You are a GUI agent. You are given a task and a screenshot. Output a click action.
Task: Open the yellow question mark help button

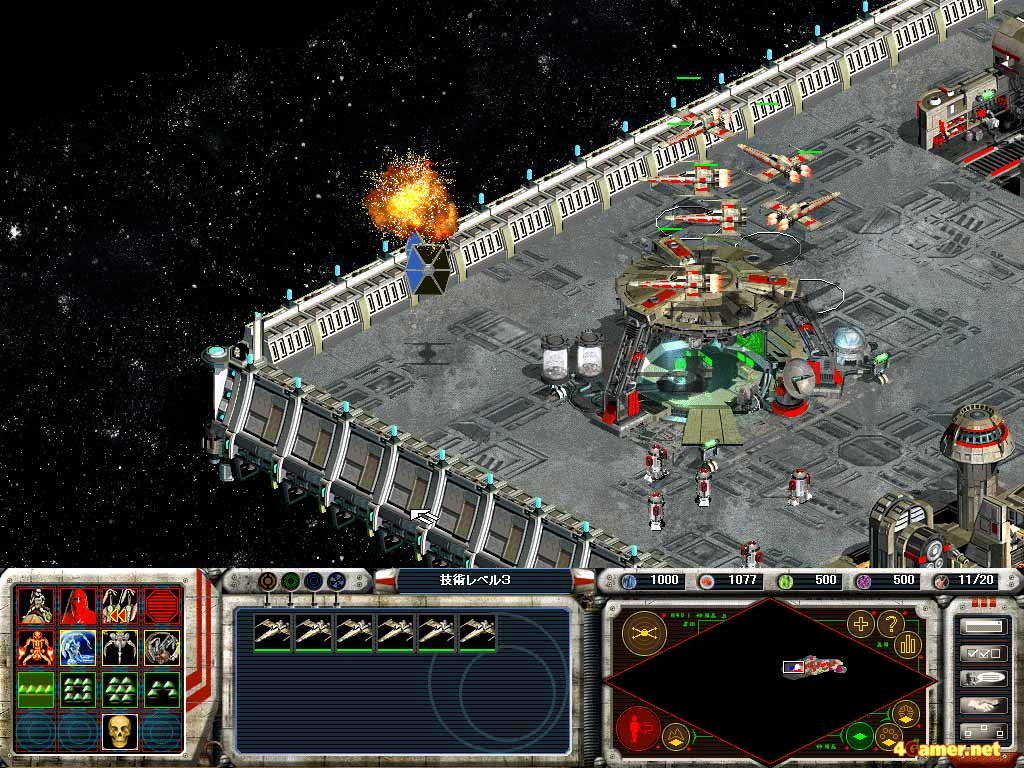coord(890,625)
